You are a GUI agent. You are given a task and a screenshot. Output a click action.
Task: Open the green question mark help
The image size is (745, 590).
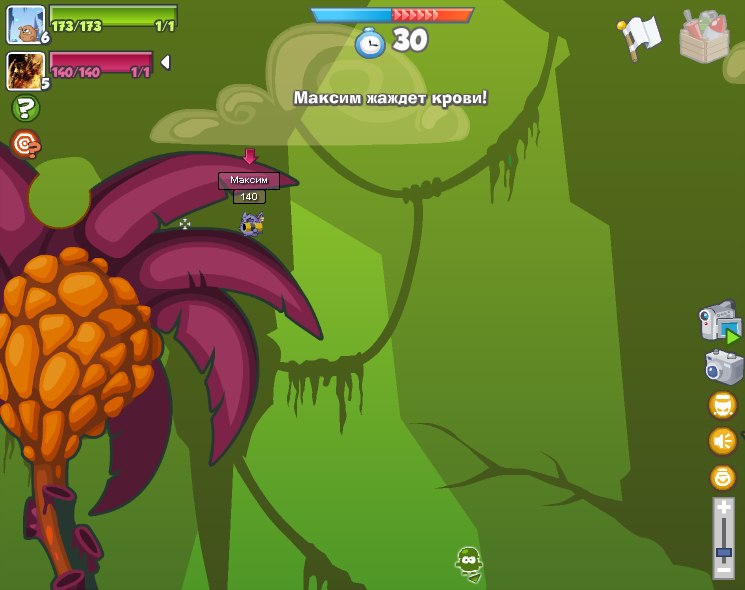pos(26,108)
